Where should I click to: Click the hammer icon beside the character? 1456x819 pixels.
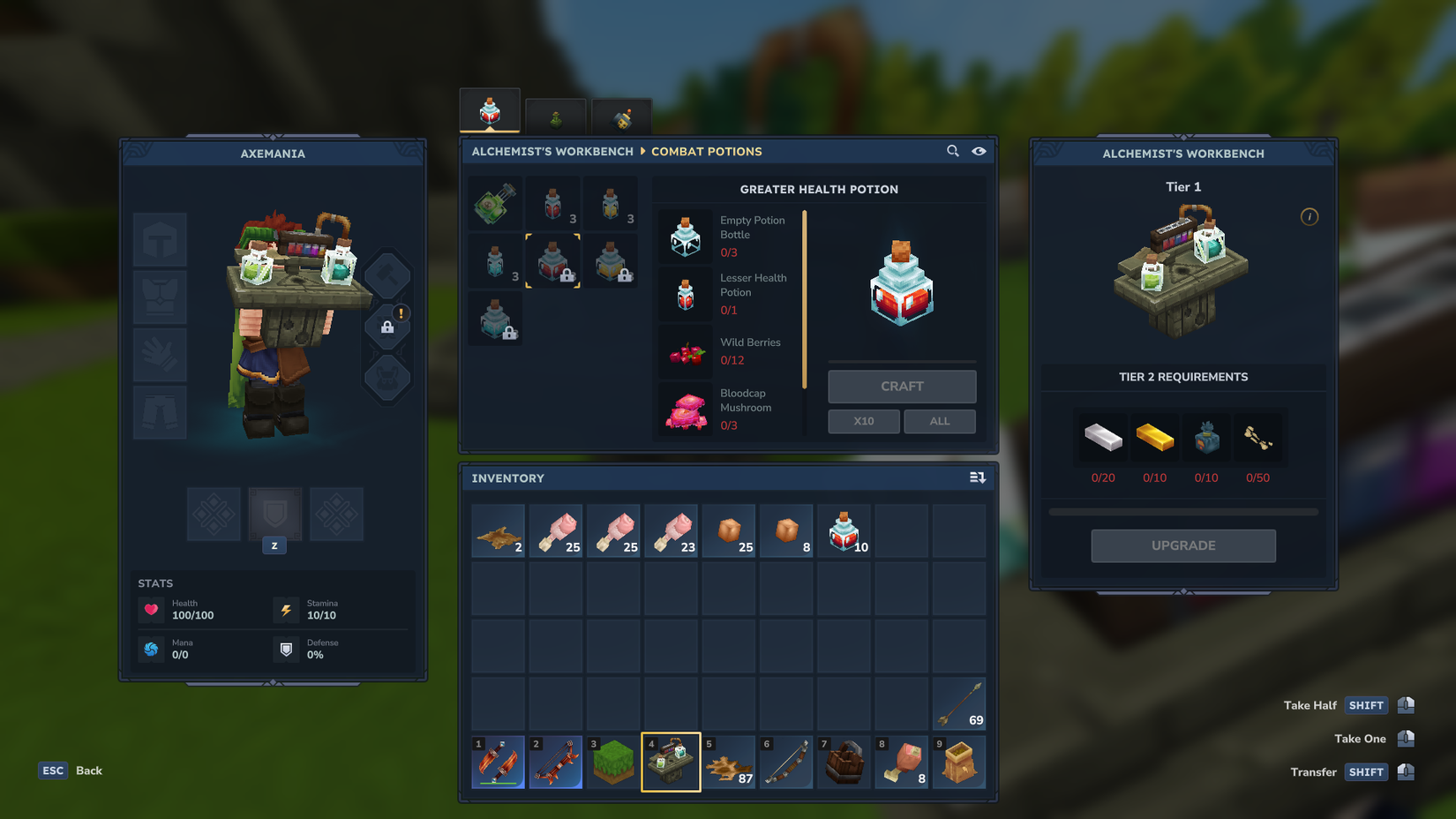click(387, 274)
